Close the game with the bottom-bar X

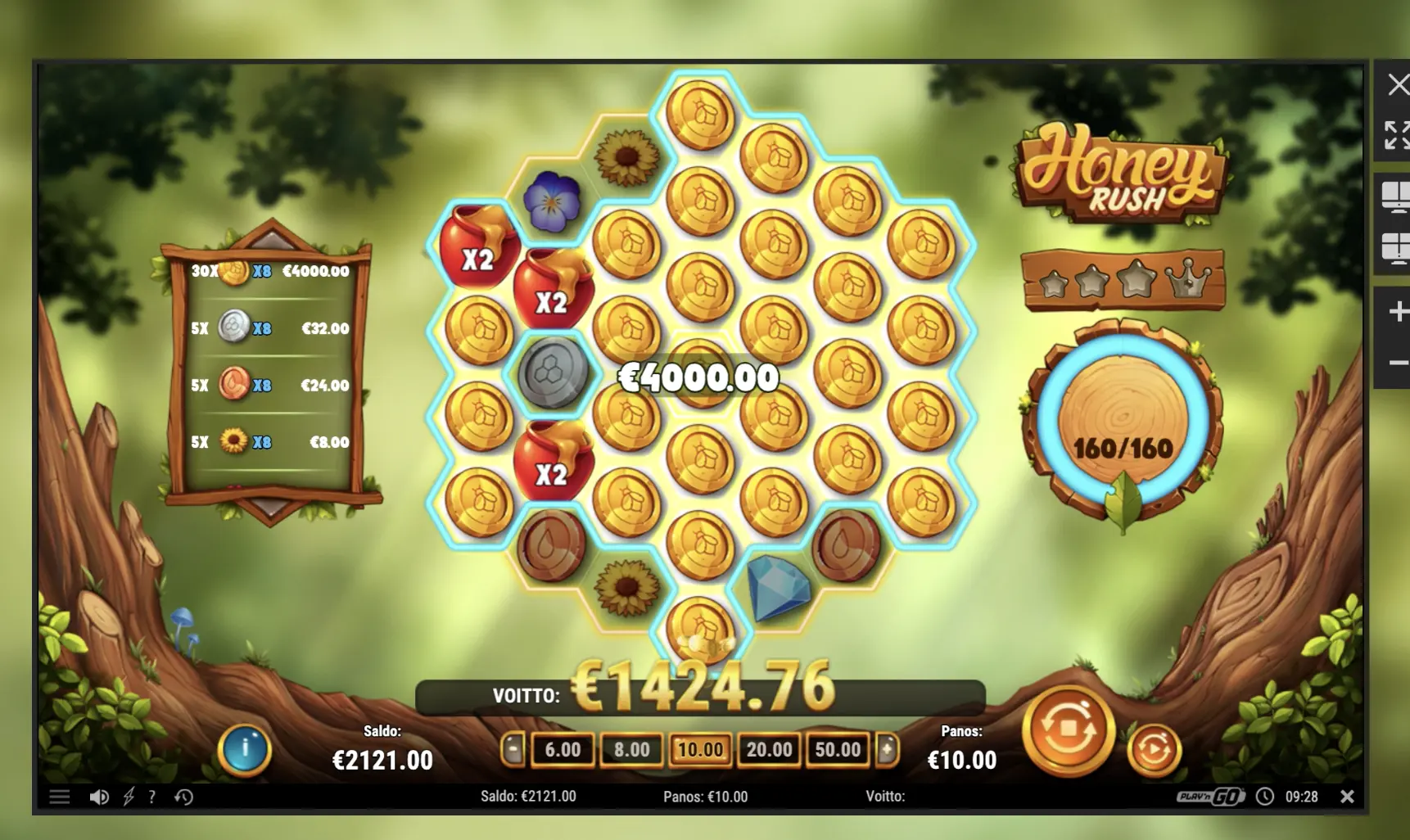point(1347,797)
